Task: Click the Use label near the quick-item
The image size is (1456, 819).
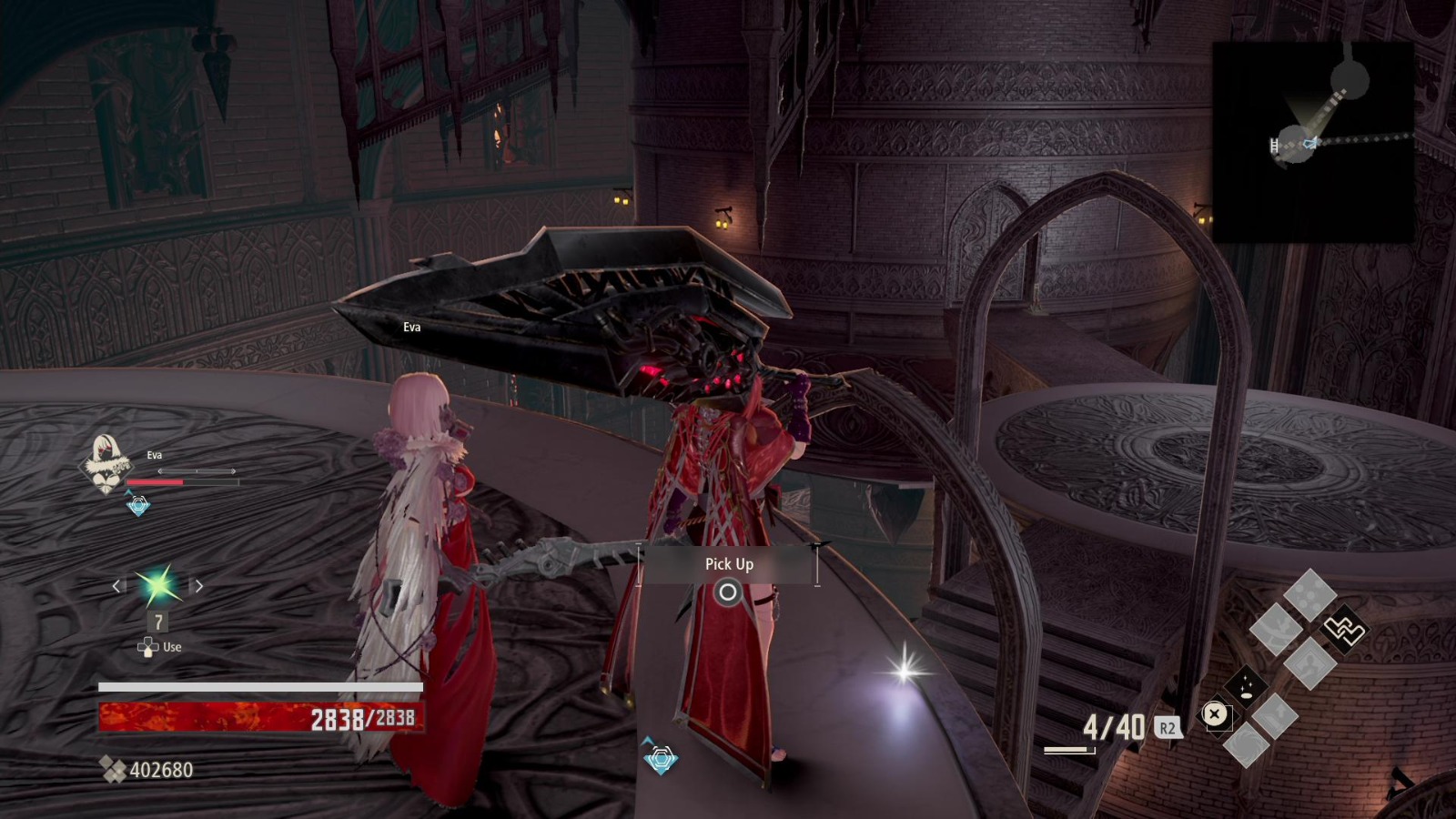Action: 172,647
